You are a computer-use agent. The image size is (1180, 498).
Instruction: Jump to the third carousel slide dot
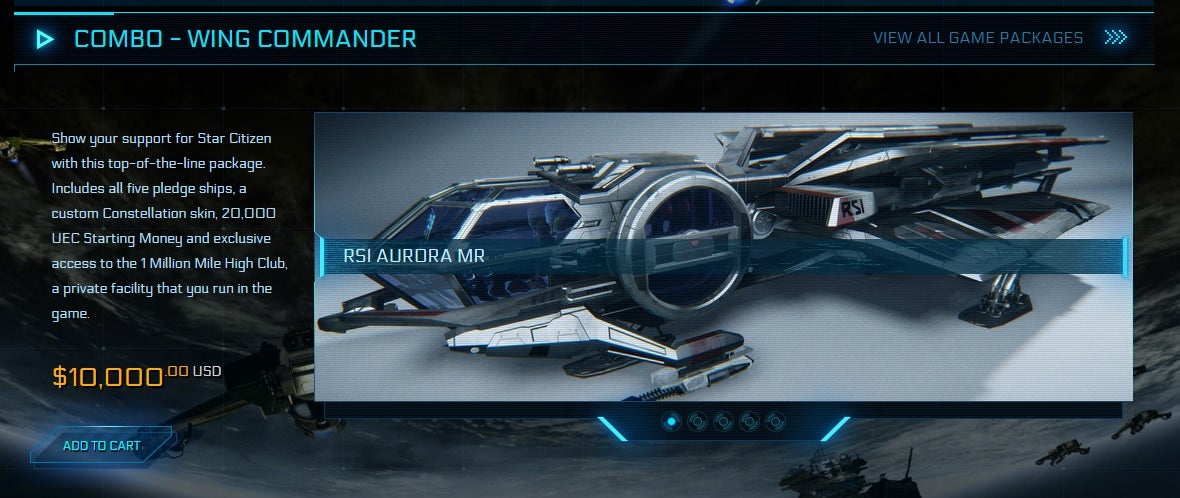(x=723, y=422)
